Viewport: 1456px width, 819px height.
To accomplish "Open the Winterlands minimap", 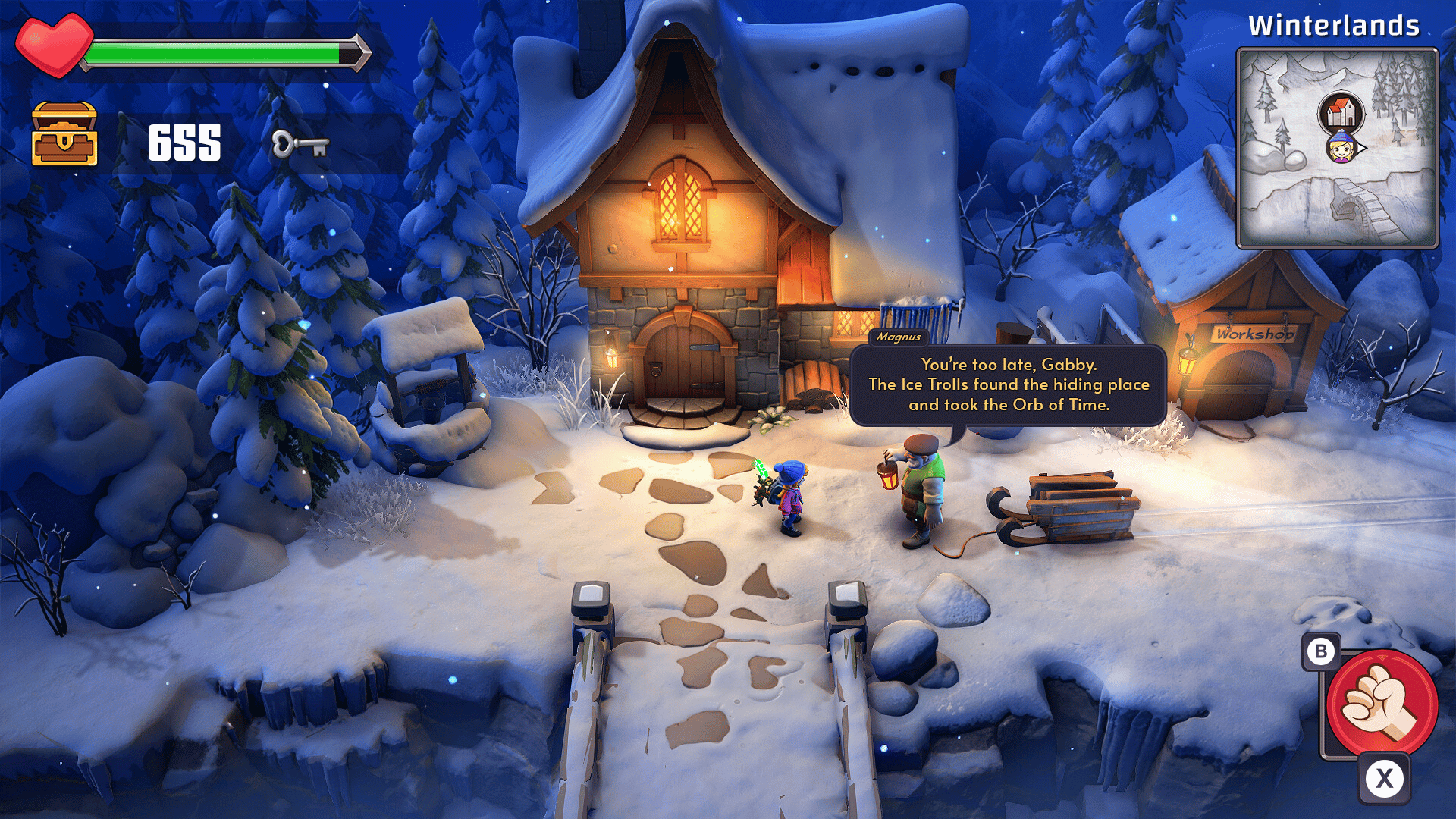I will [1337, 148].
